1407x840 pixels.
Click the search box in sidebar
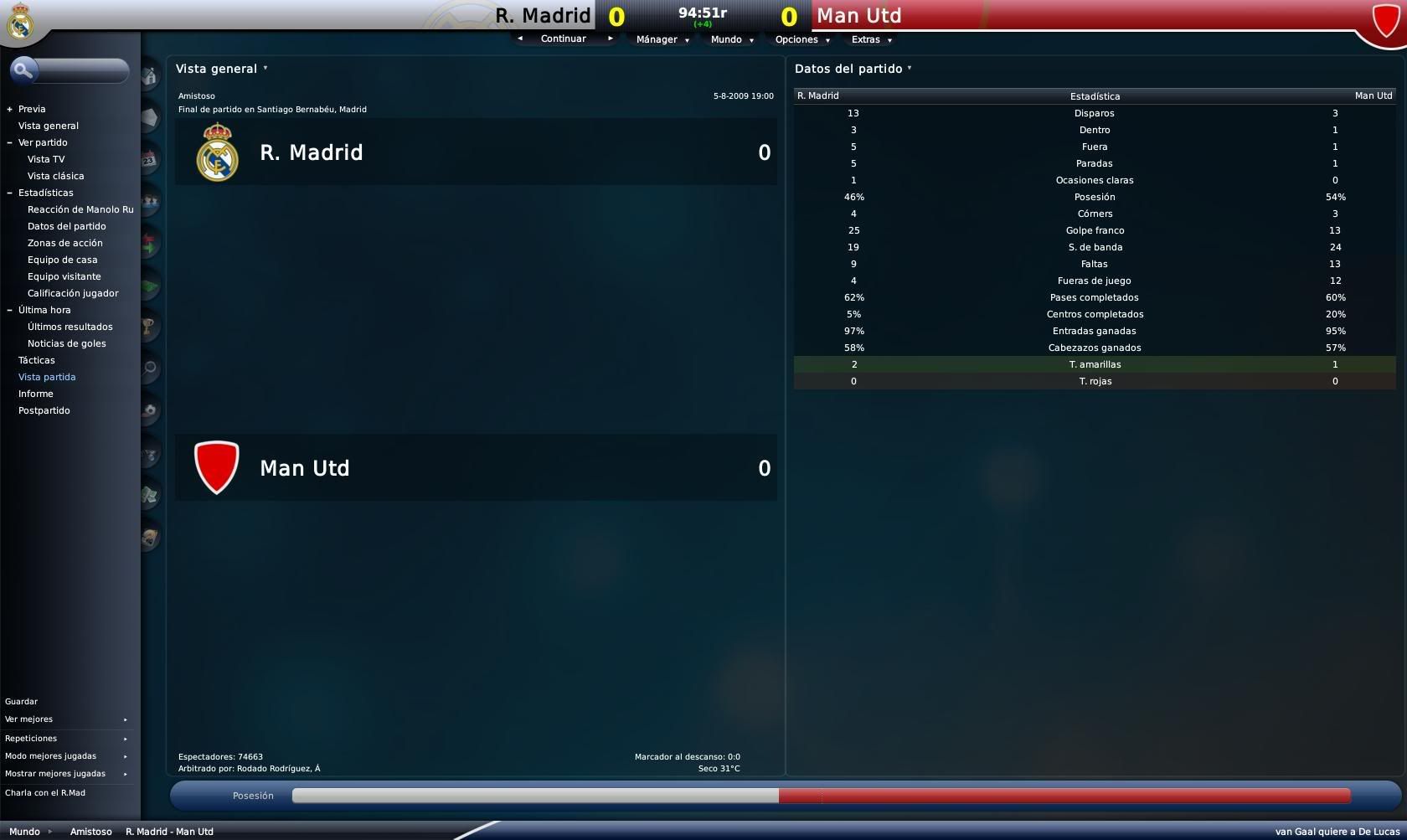pyautogui.click(x=80, y=71)
